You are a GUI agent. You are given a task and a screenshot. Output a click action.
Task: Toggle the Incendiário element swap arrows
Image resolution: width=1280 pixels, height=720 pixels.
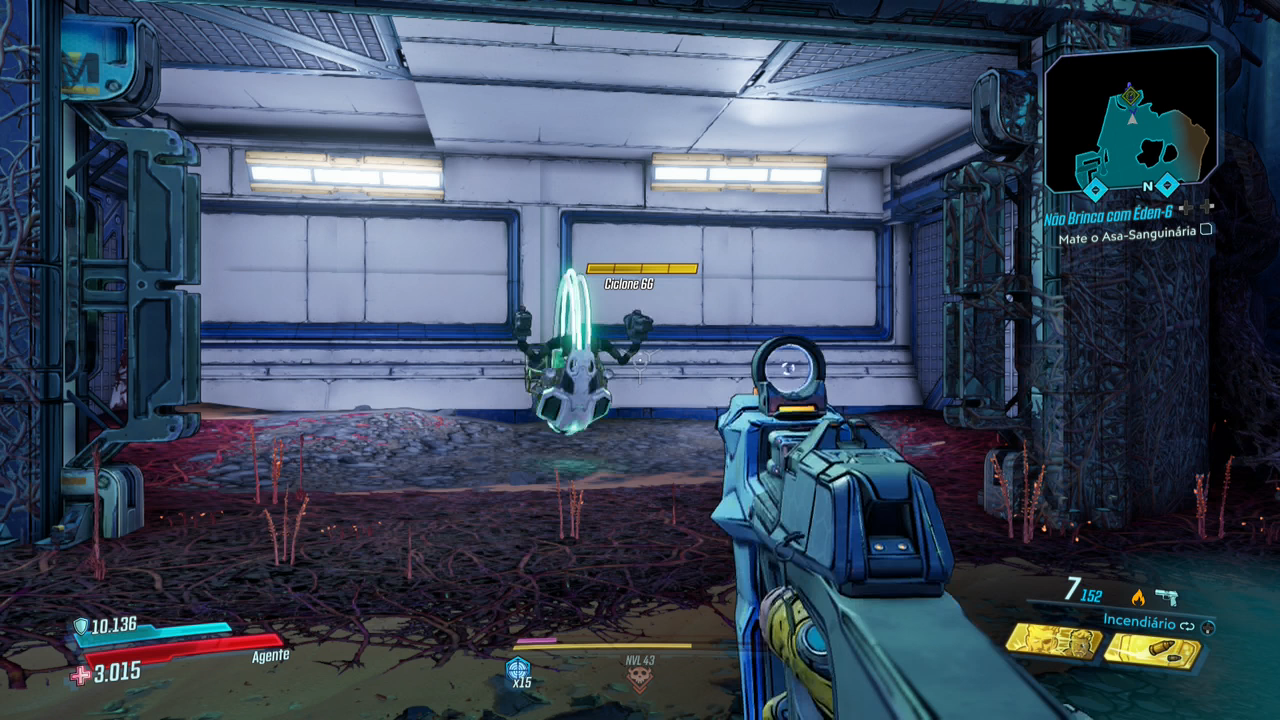click(x=1188, y=624)
